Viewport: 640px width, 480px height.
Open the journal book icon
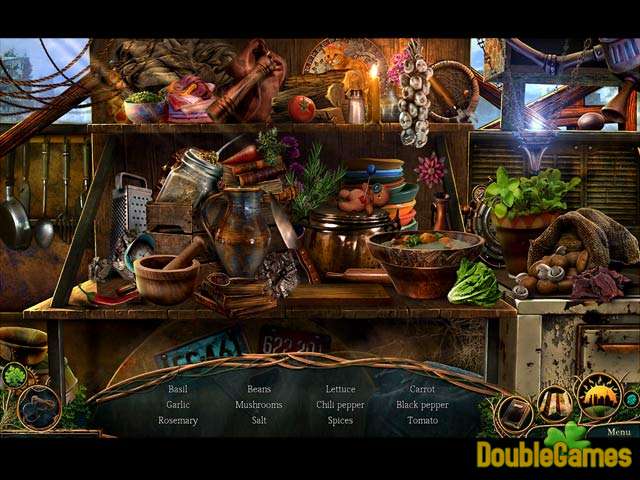516,413
